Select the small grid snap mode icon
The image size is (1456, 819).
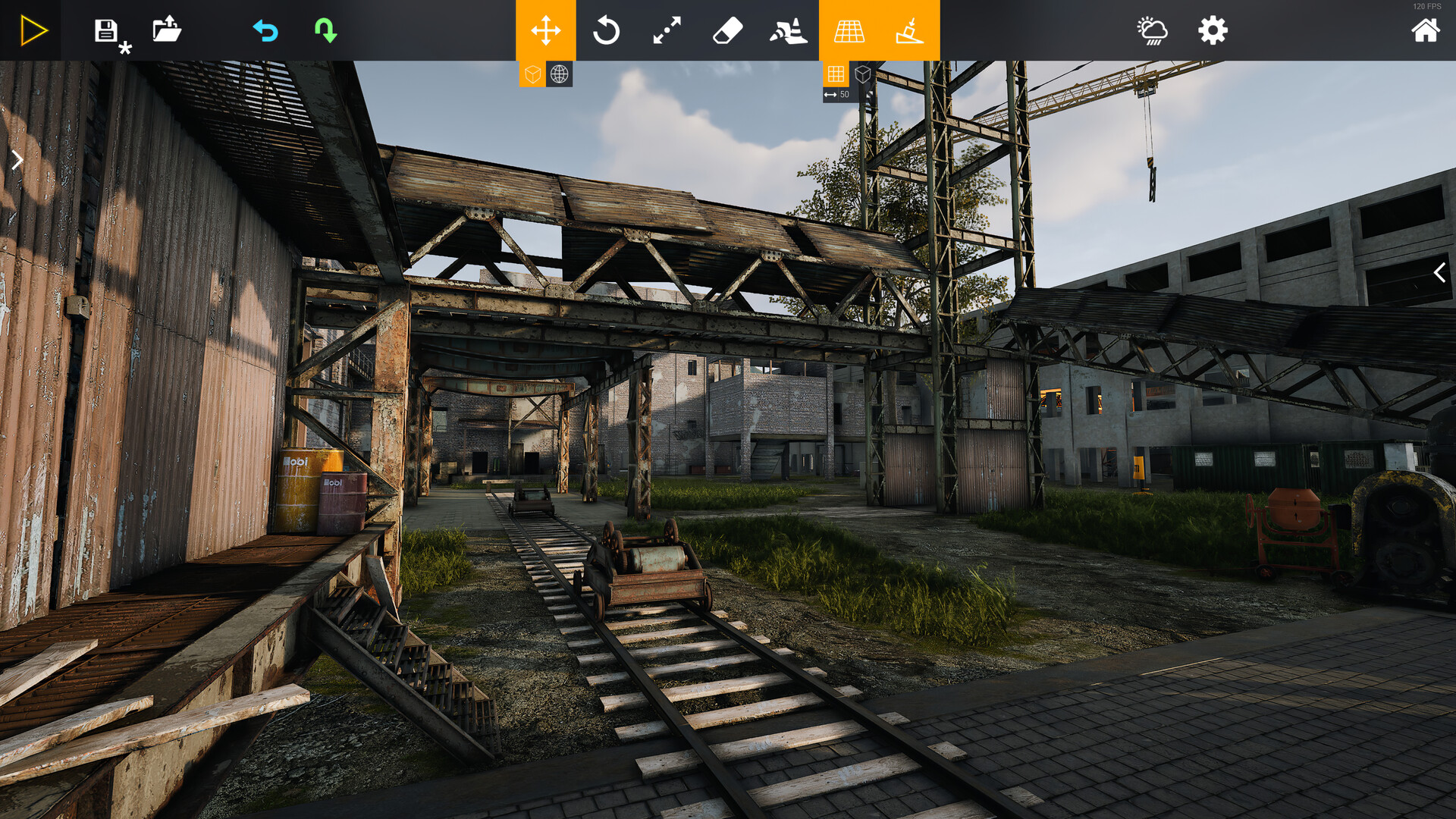(x=836, y=74)
